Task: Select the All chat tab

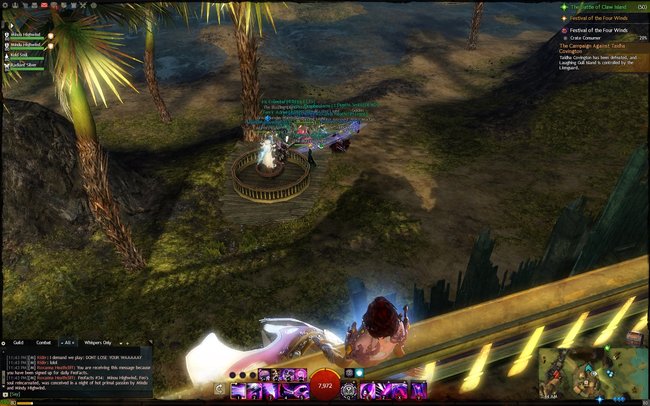Action: coord(69,342)
